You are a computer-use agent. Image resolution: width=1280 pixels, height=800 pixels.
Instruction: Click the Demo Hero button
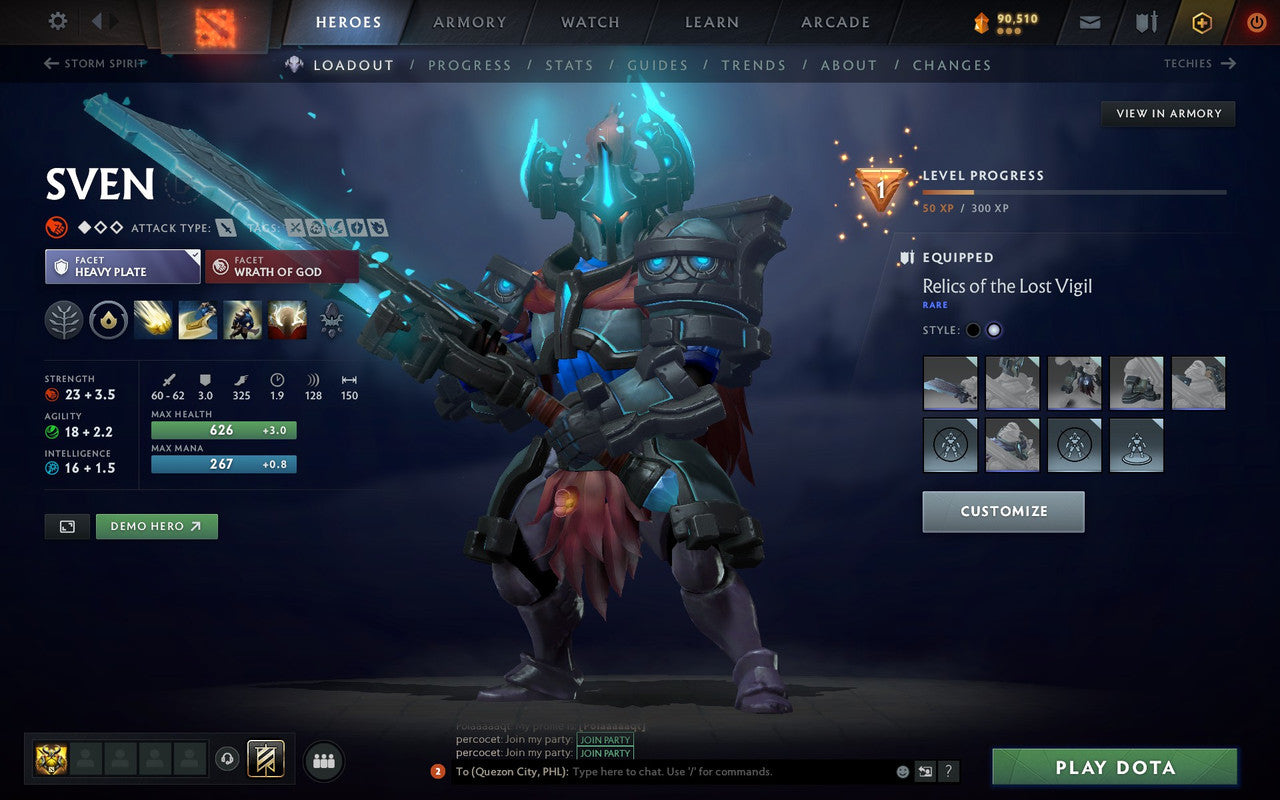click(x=156, y=526)
